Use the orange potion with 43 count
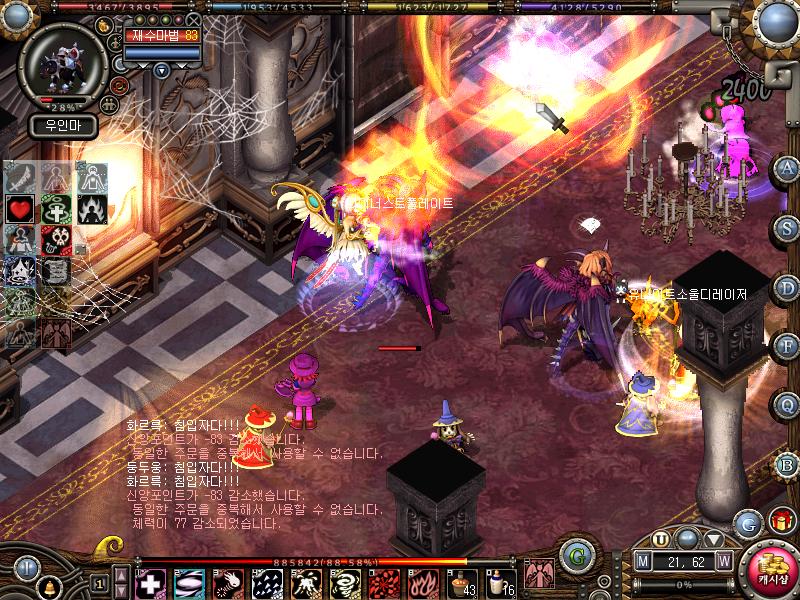 [460, 583]
